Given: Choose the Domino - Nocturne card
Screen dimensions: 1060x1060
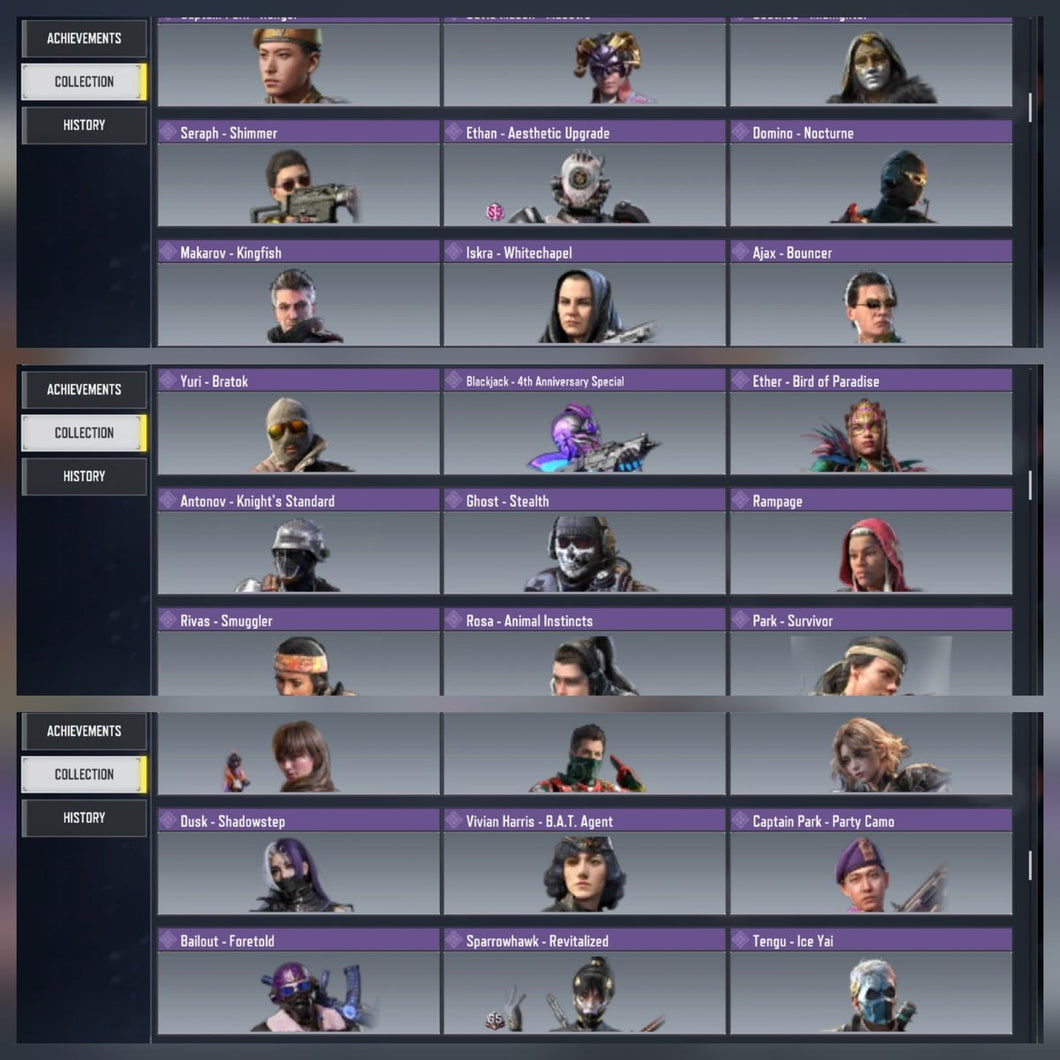Looking at the screenshot, I should 870,174.
